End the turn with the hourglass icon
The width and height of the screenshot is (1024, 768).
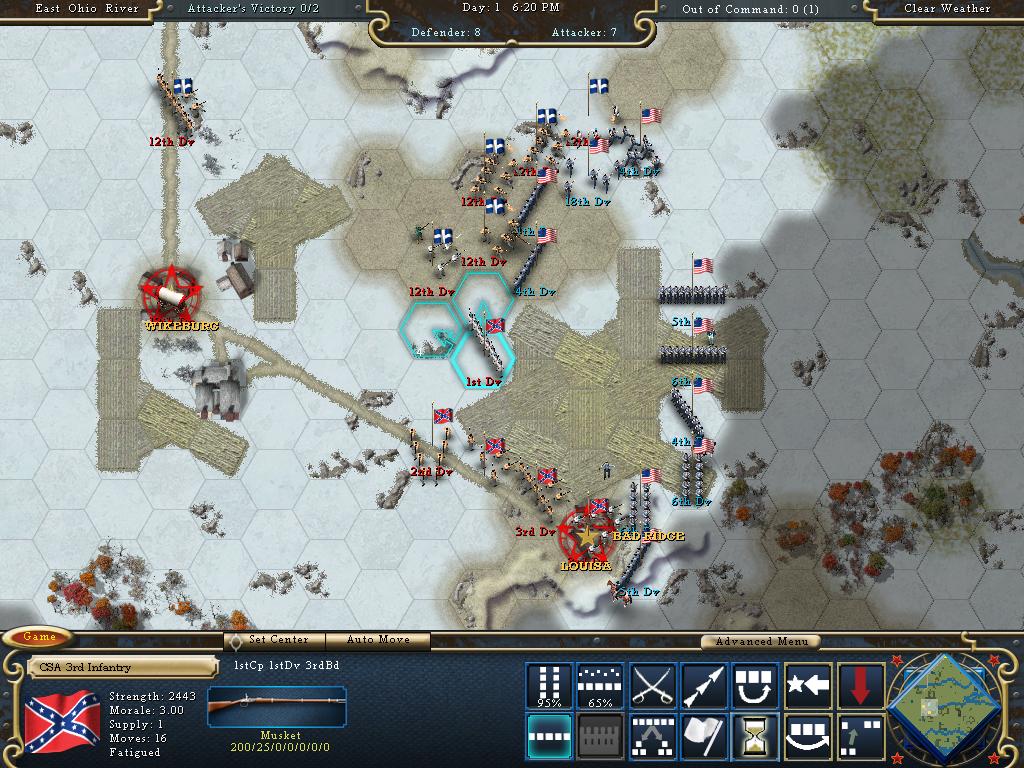(755, 736)
